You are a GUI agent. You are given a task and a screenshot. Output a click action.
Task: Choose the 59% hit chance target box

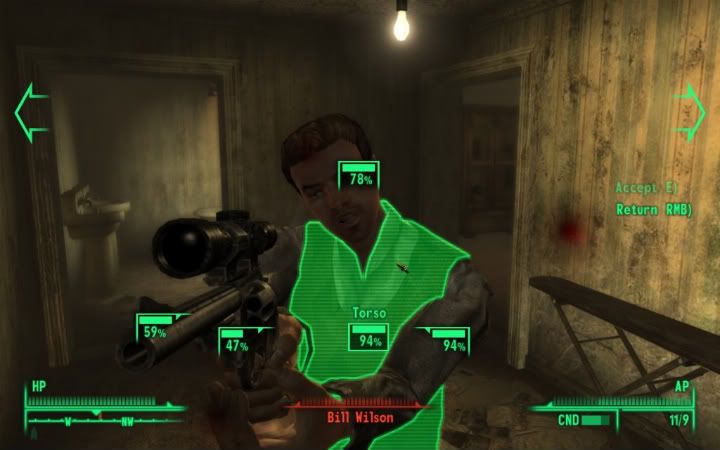[x=155, y=330]
